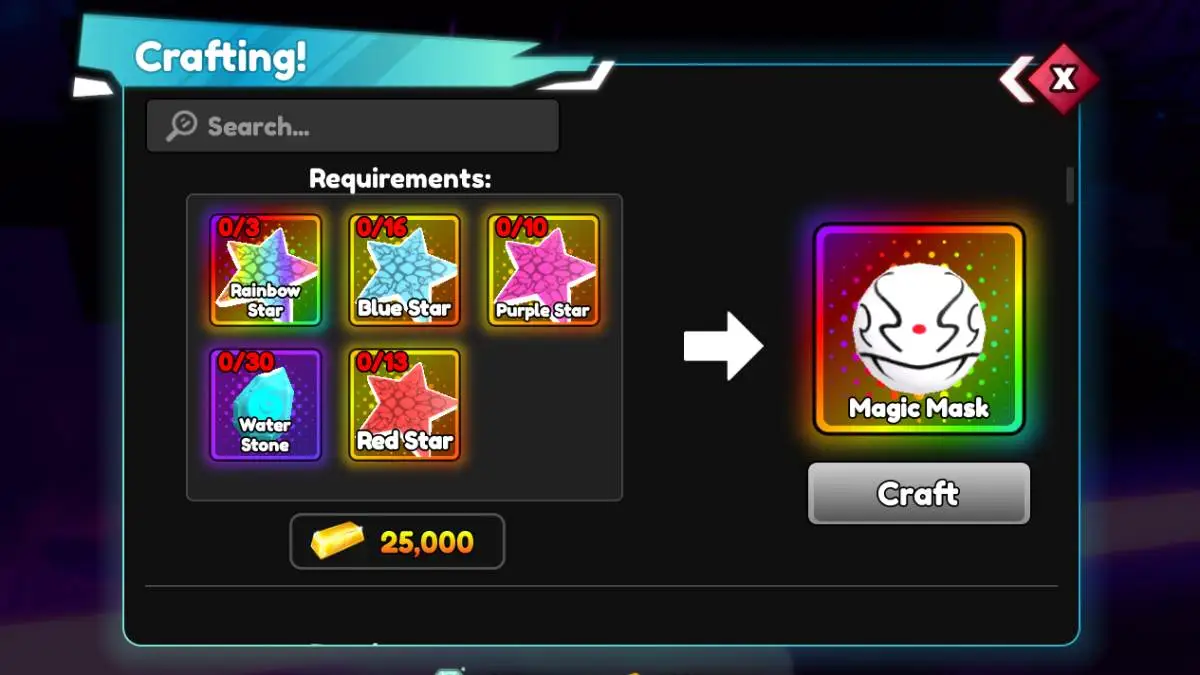Select the Rainbow Star requirement slot
Screen dimensions: 1200x675
265,270
